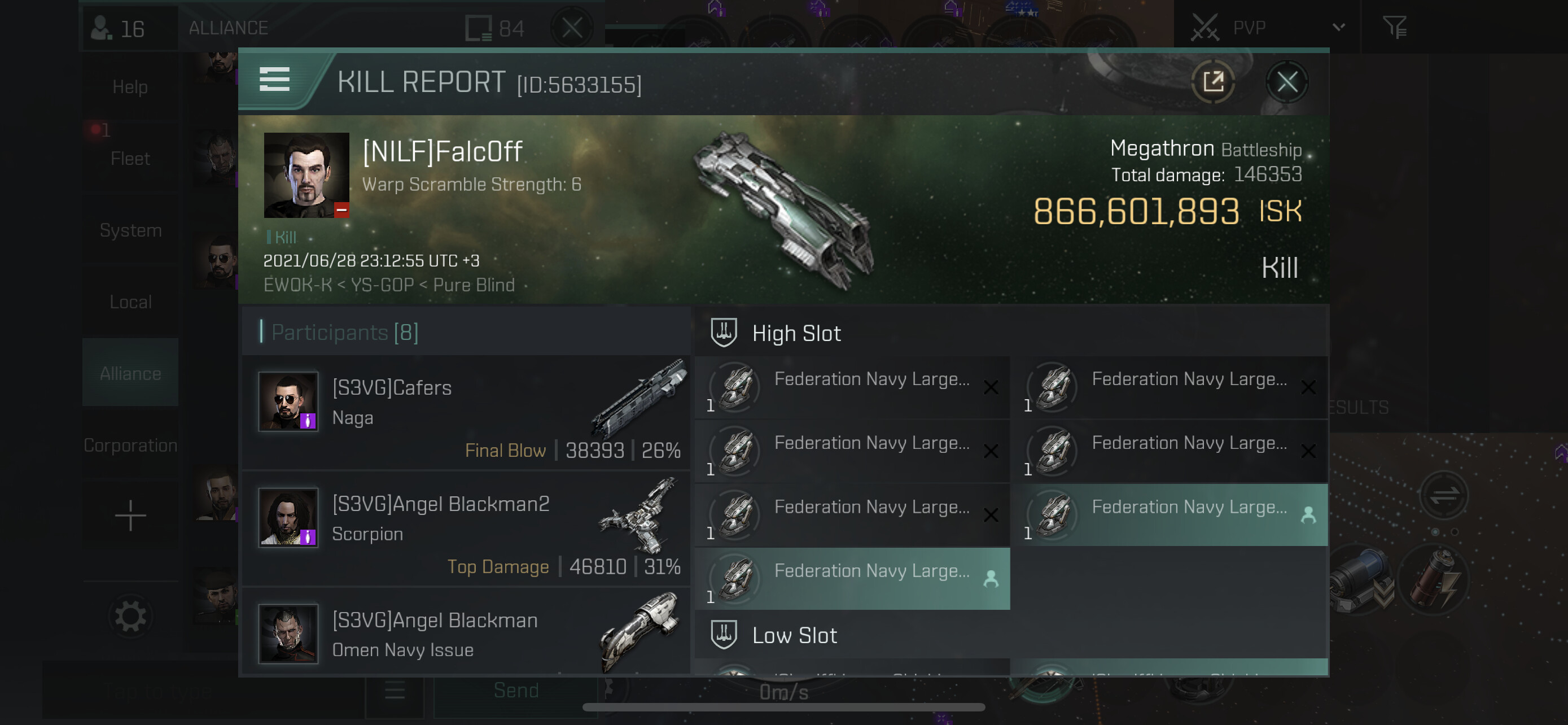Share the kill report via export icon
Screen dimensions: 1568x725
click(1212, 82)
